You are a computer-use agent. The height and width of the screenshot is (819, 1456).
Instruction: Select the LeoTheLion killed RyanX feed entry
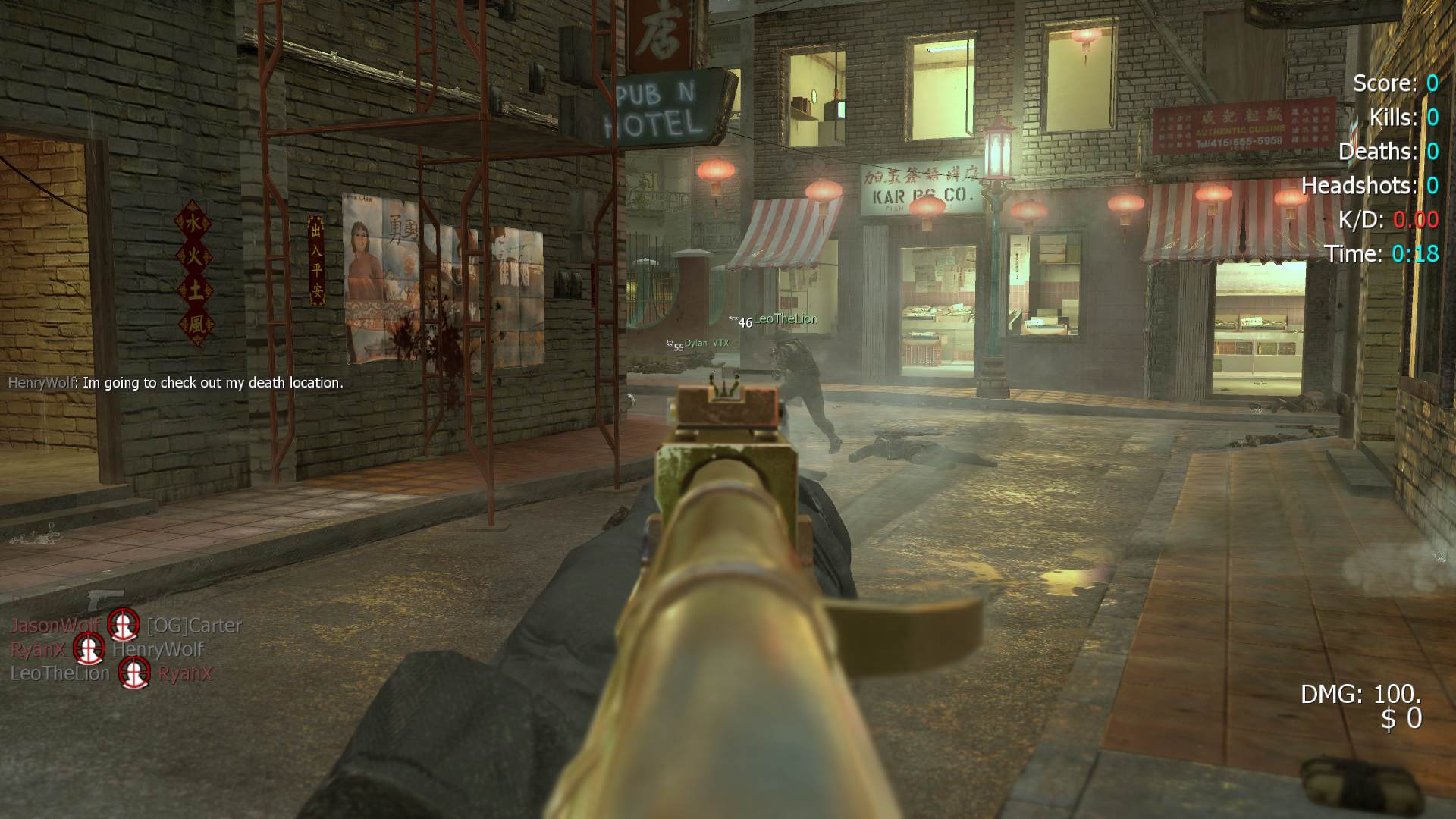pos(111,673)
